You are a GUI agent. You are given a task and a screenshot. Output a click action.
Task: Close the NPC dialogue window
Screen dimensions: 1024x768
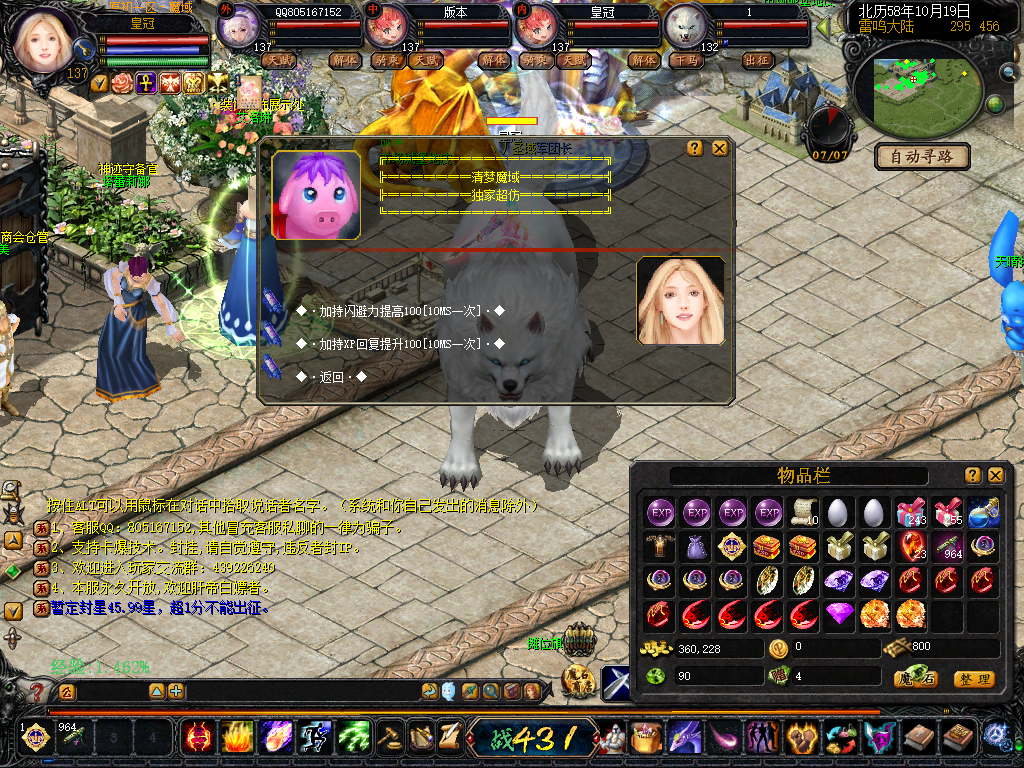click(719, 148)
